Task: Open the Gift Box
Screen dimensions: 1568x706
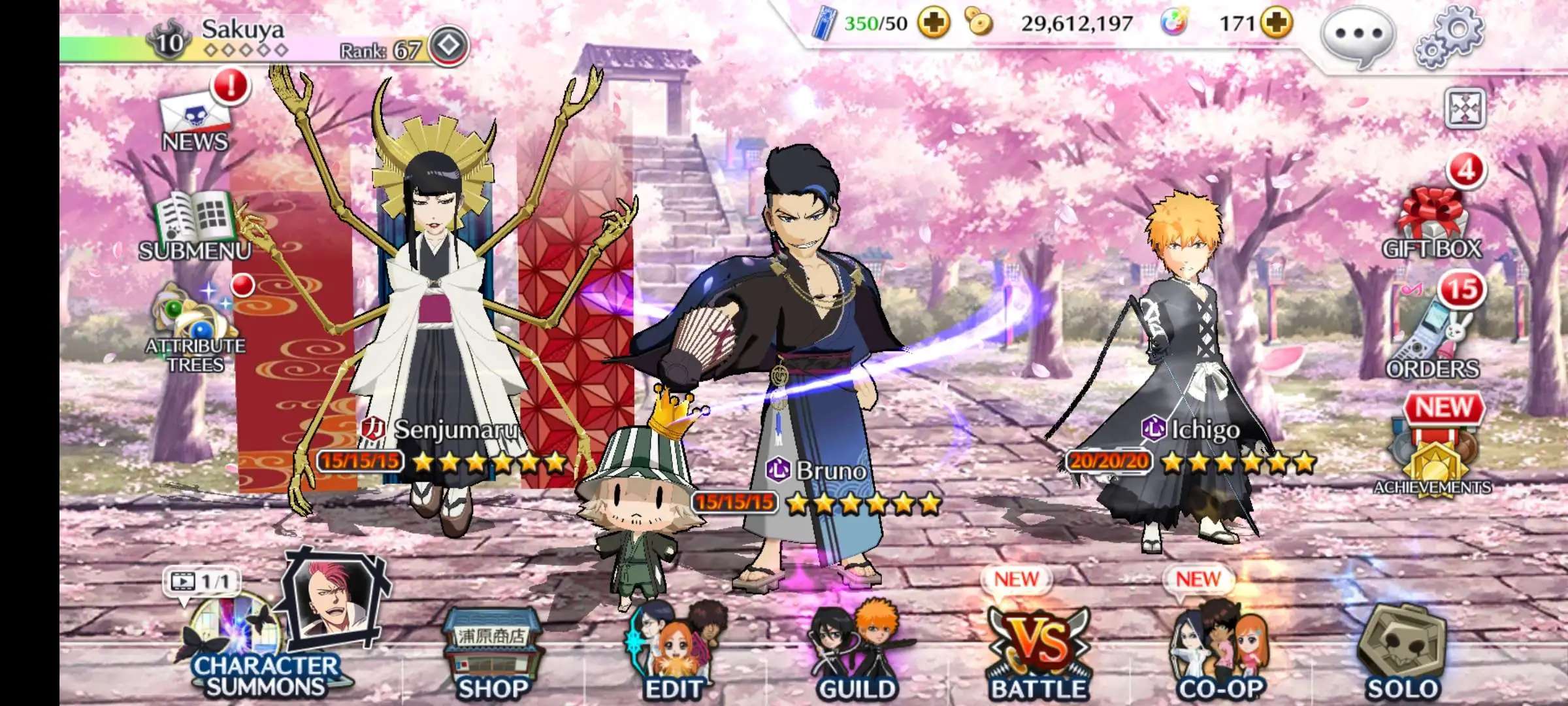Action: [1431, 222]
